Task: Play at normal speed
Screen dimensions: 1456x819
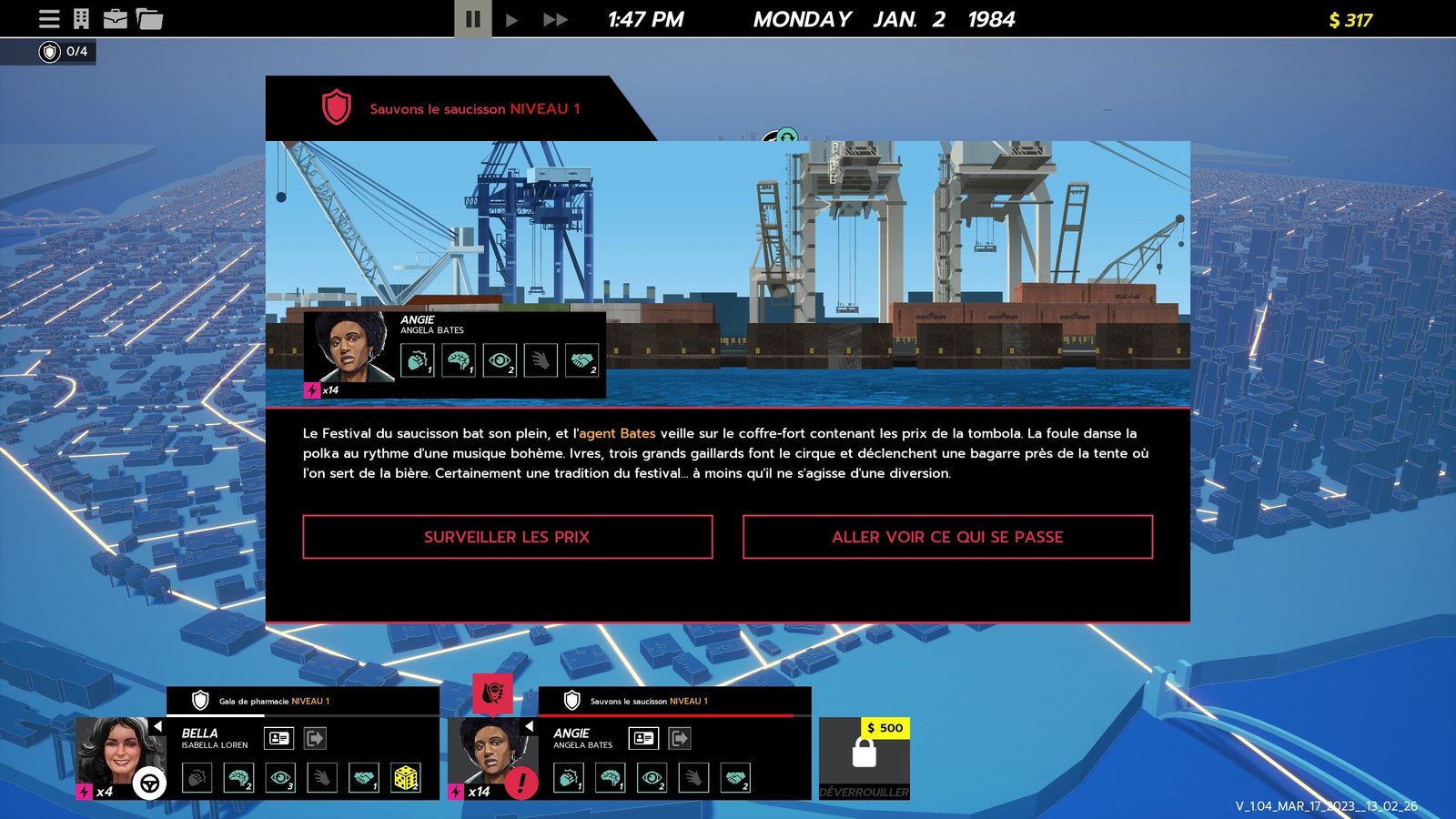Action: pos(511,19)
